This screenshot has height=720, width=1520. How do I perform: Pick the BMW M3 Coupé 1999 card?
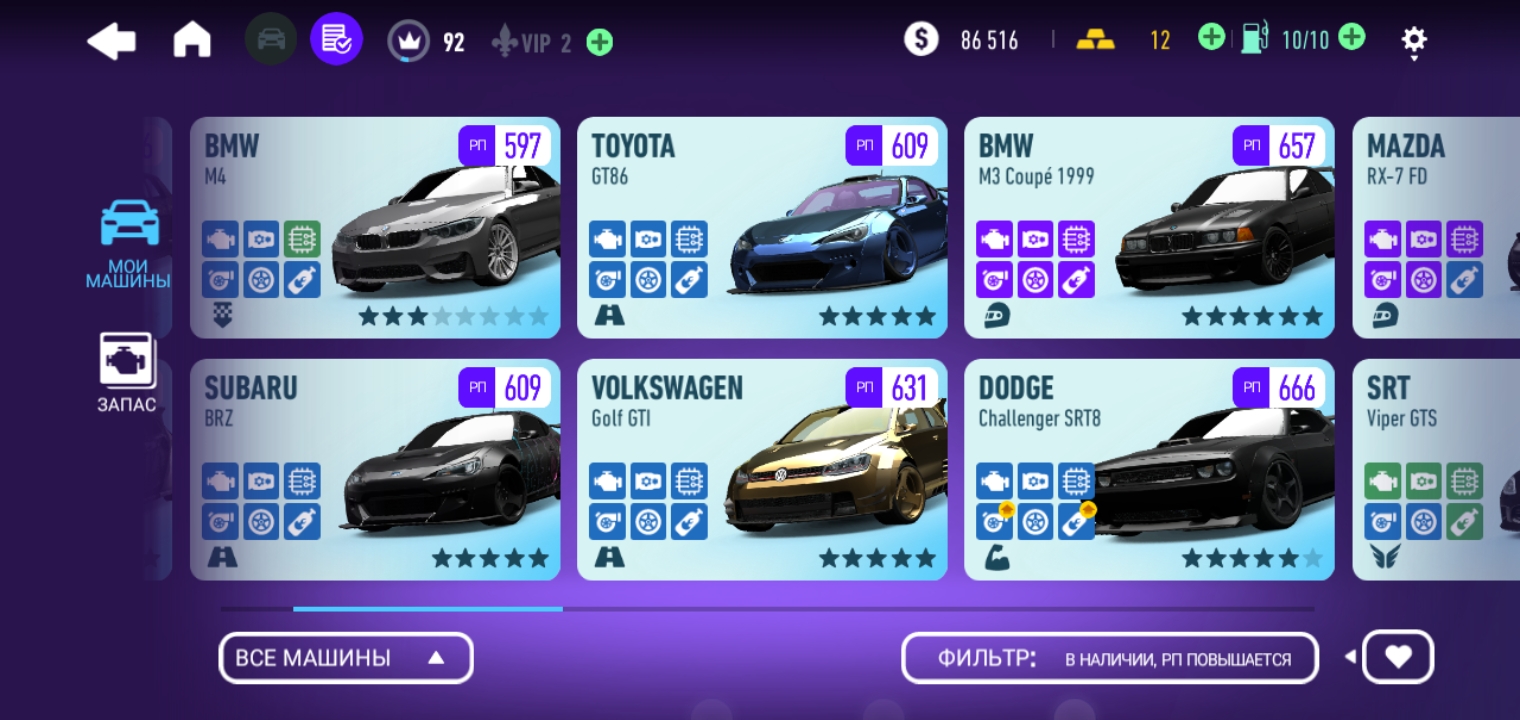1149,228
